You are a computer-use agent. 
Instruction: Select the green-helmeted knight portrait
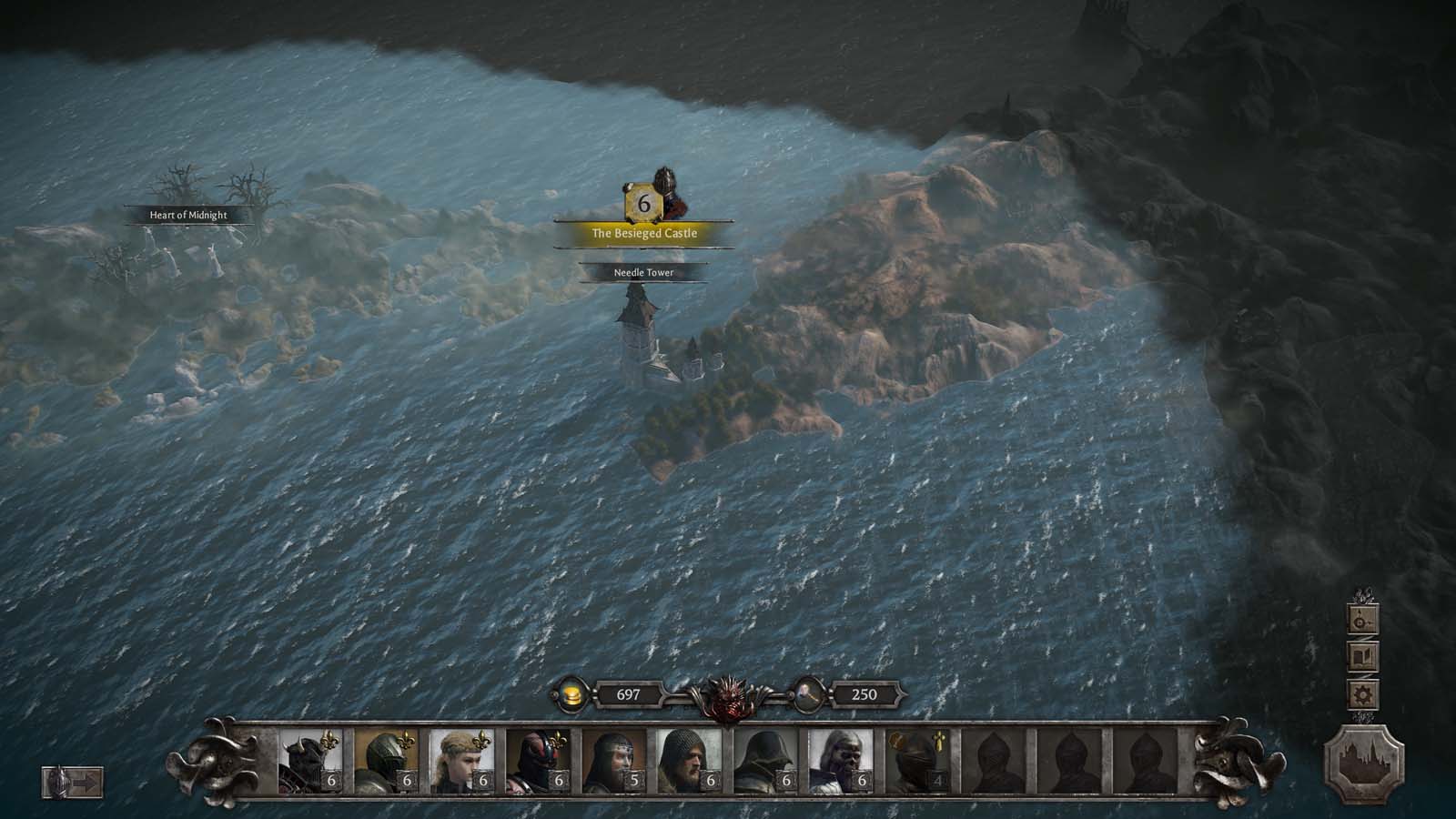pyautogui.click(x=385, y=760)
